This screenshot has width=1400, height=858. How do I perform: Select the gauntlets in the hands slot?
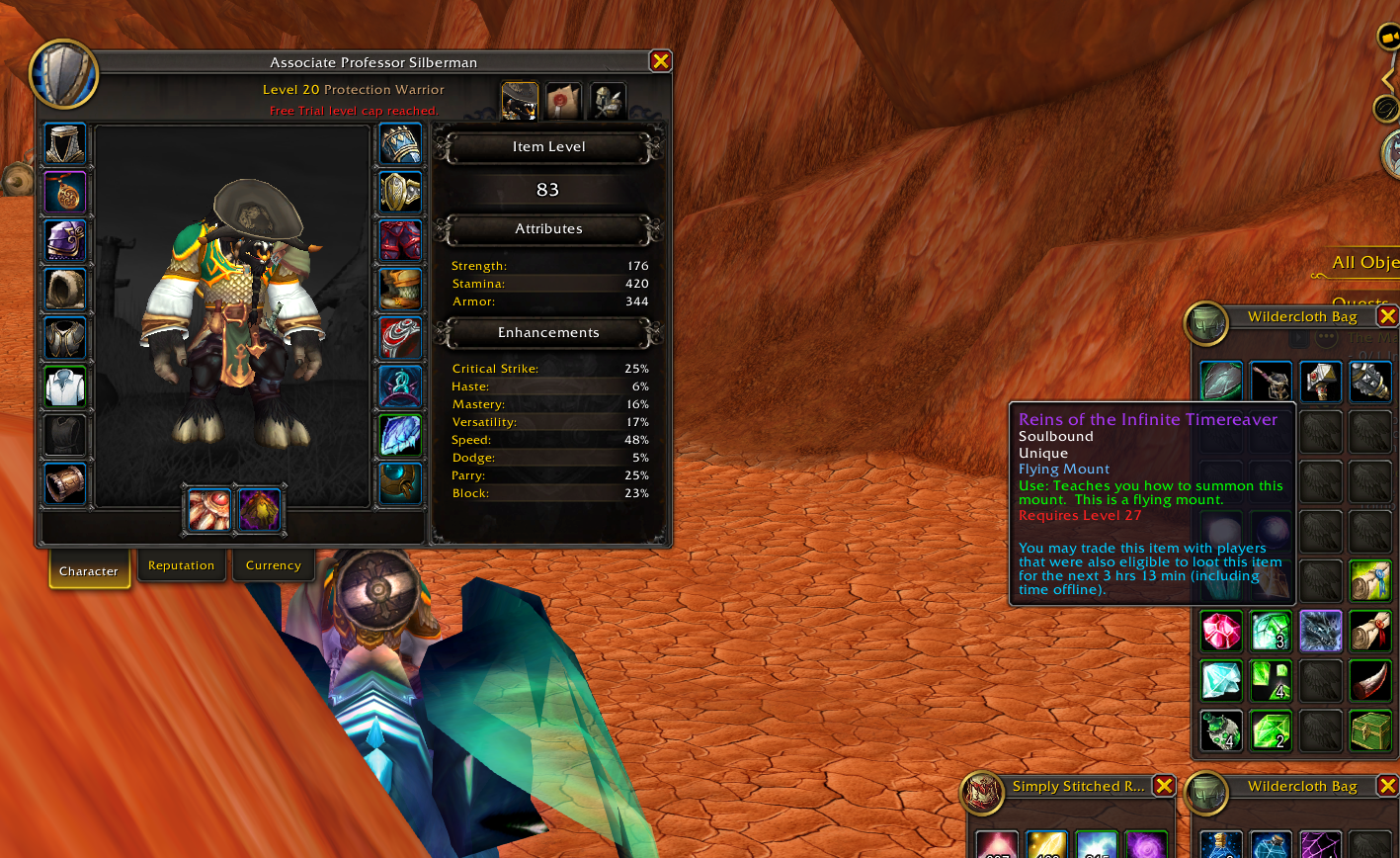[400, 143]
